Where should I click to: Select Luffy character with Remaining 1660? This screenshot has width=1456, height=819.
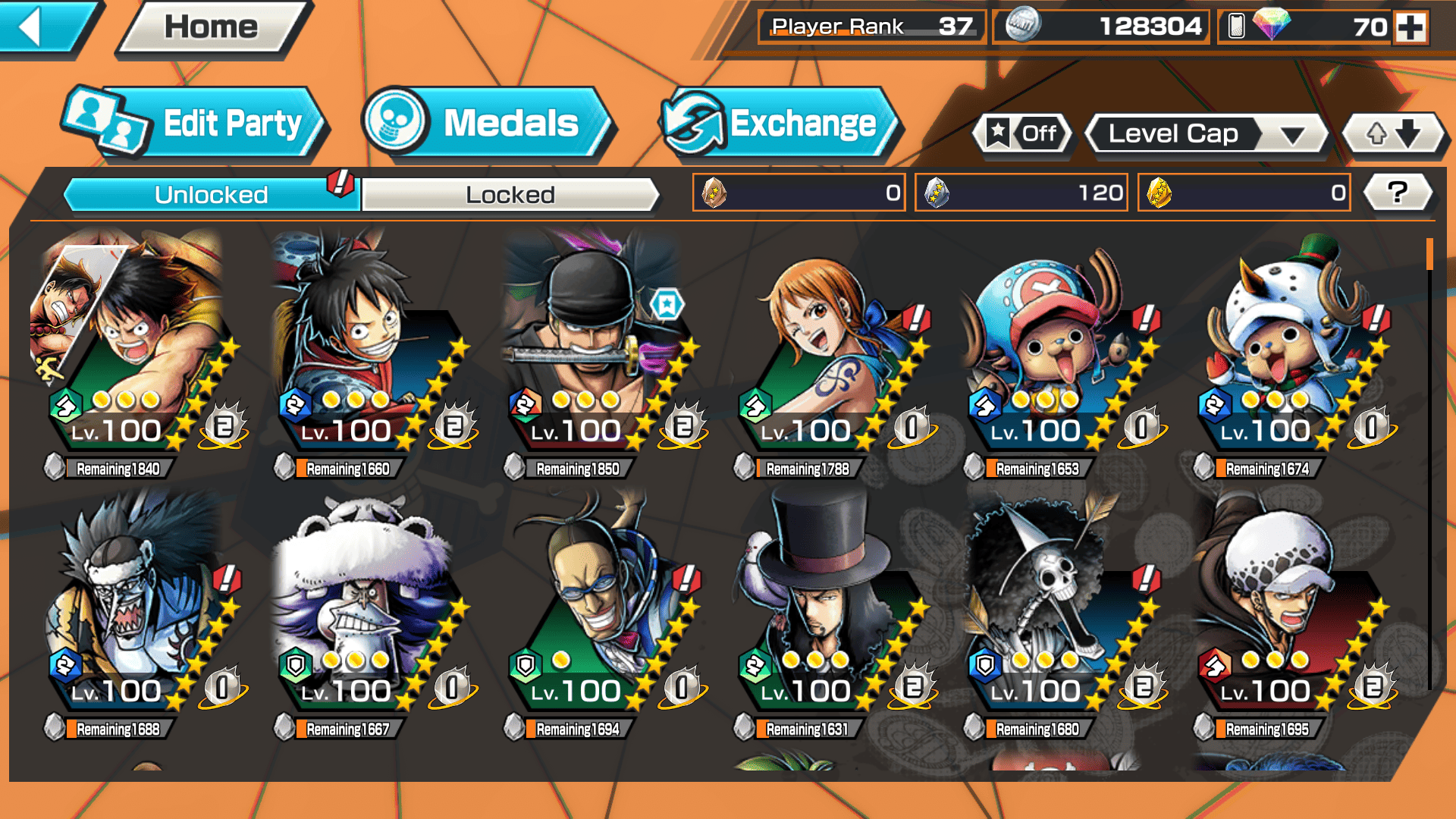point(360,356)
